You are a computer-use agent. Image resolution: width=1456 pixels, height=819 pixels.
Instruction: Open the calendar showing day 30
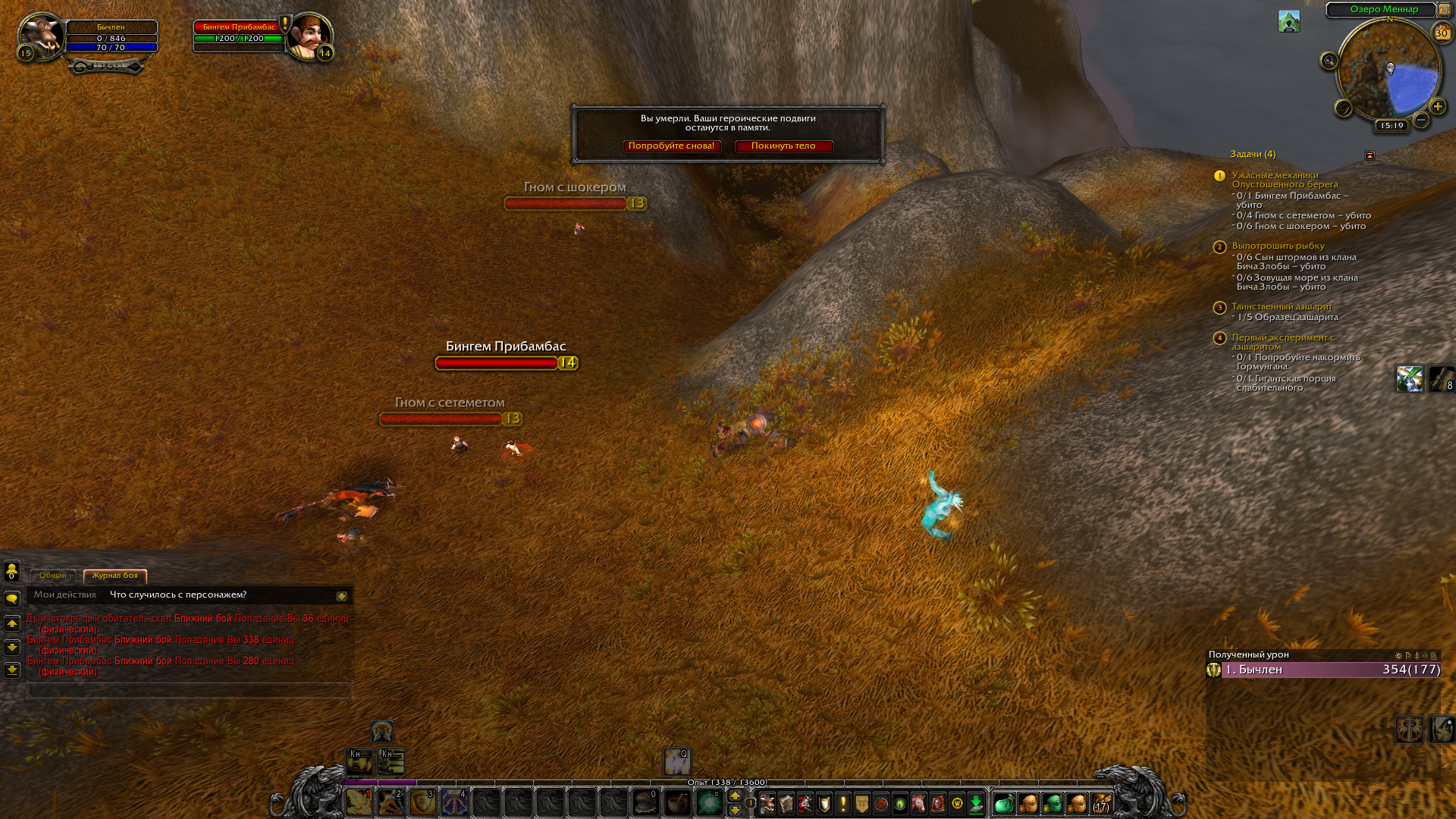click(1441, 33)
